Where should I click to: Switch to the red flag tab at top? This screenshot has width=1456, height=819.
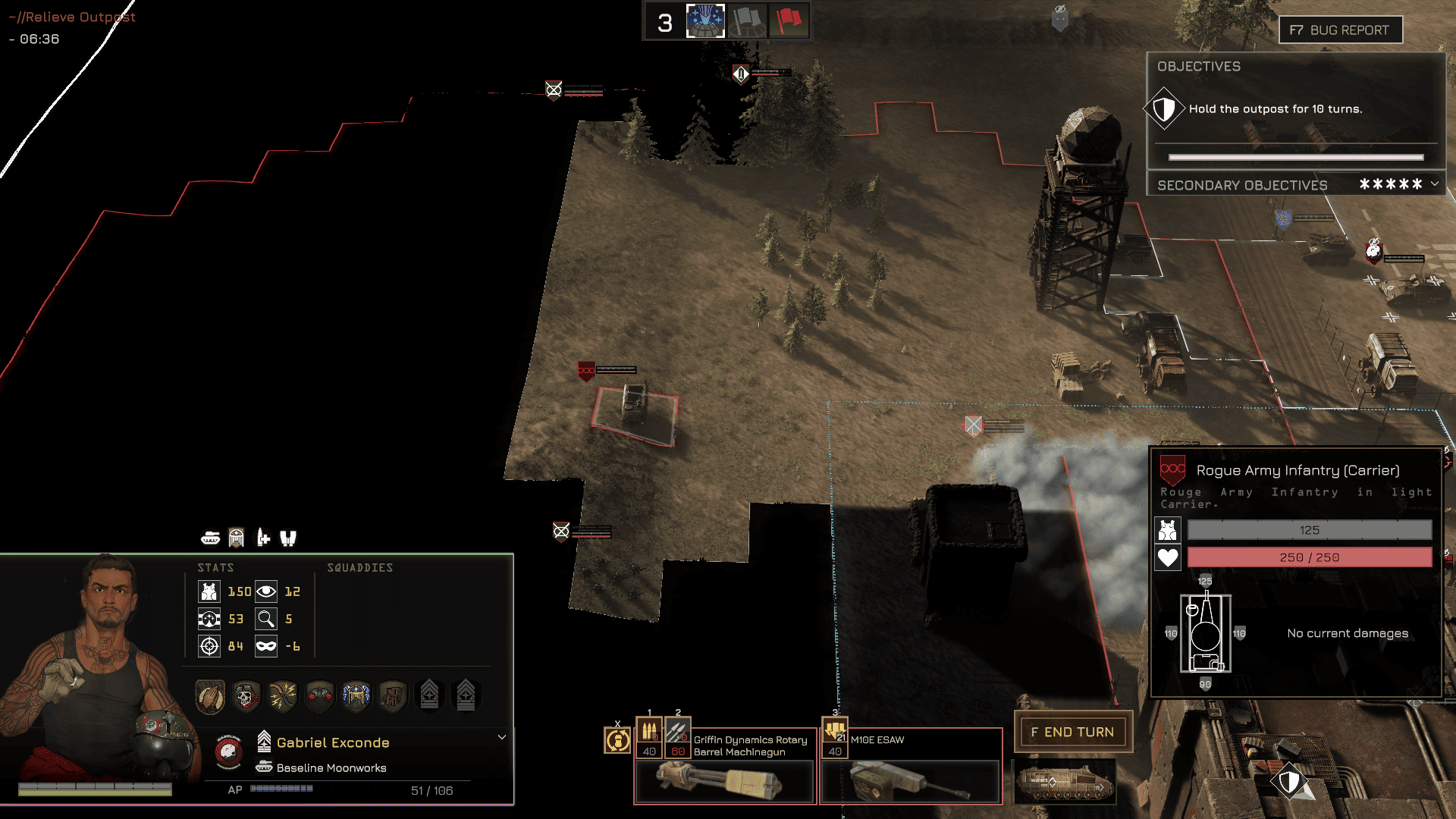789,21
